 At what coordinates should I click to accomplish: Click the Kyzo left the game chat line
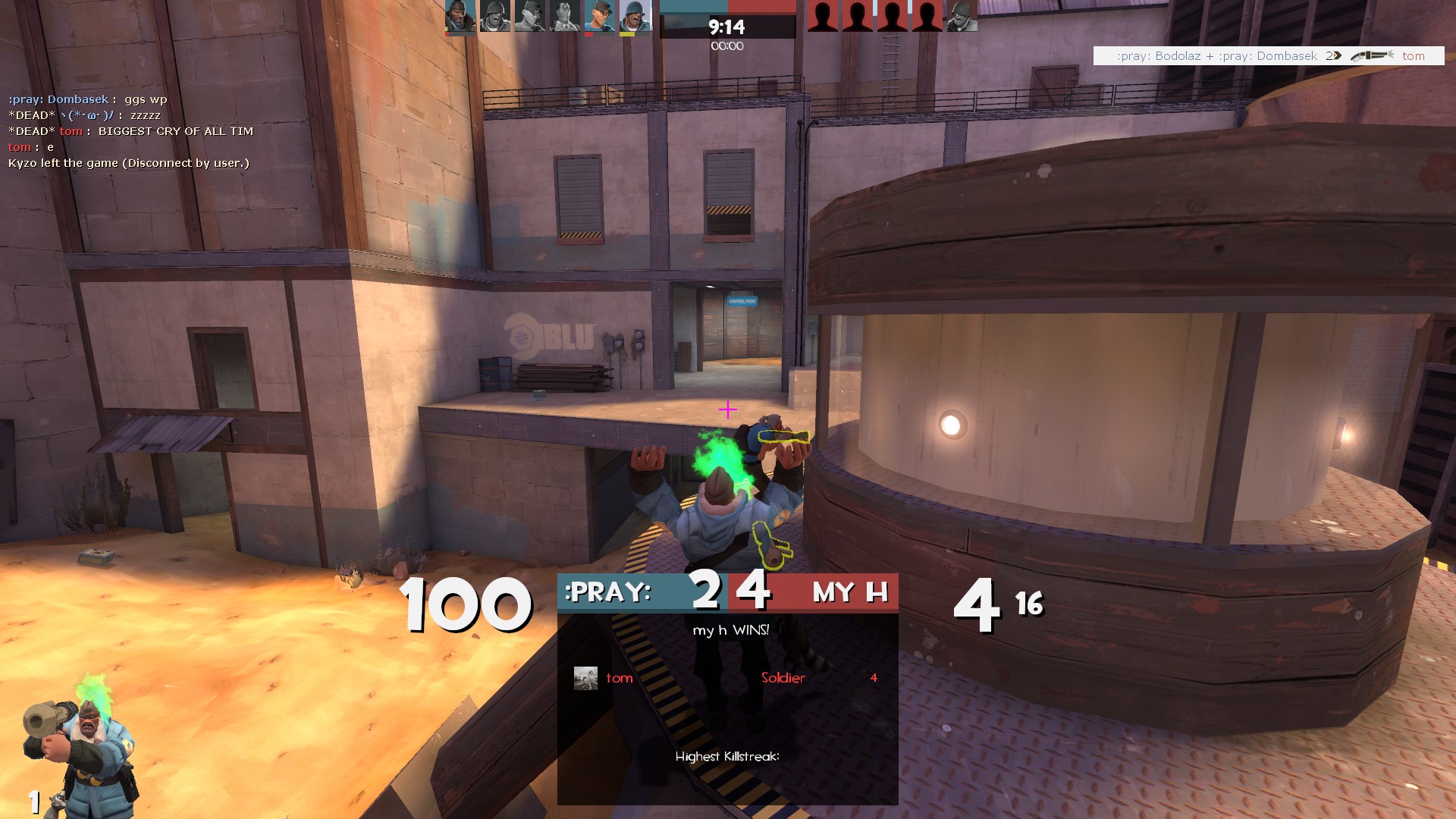(x=129, y=163)
